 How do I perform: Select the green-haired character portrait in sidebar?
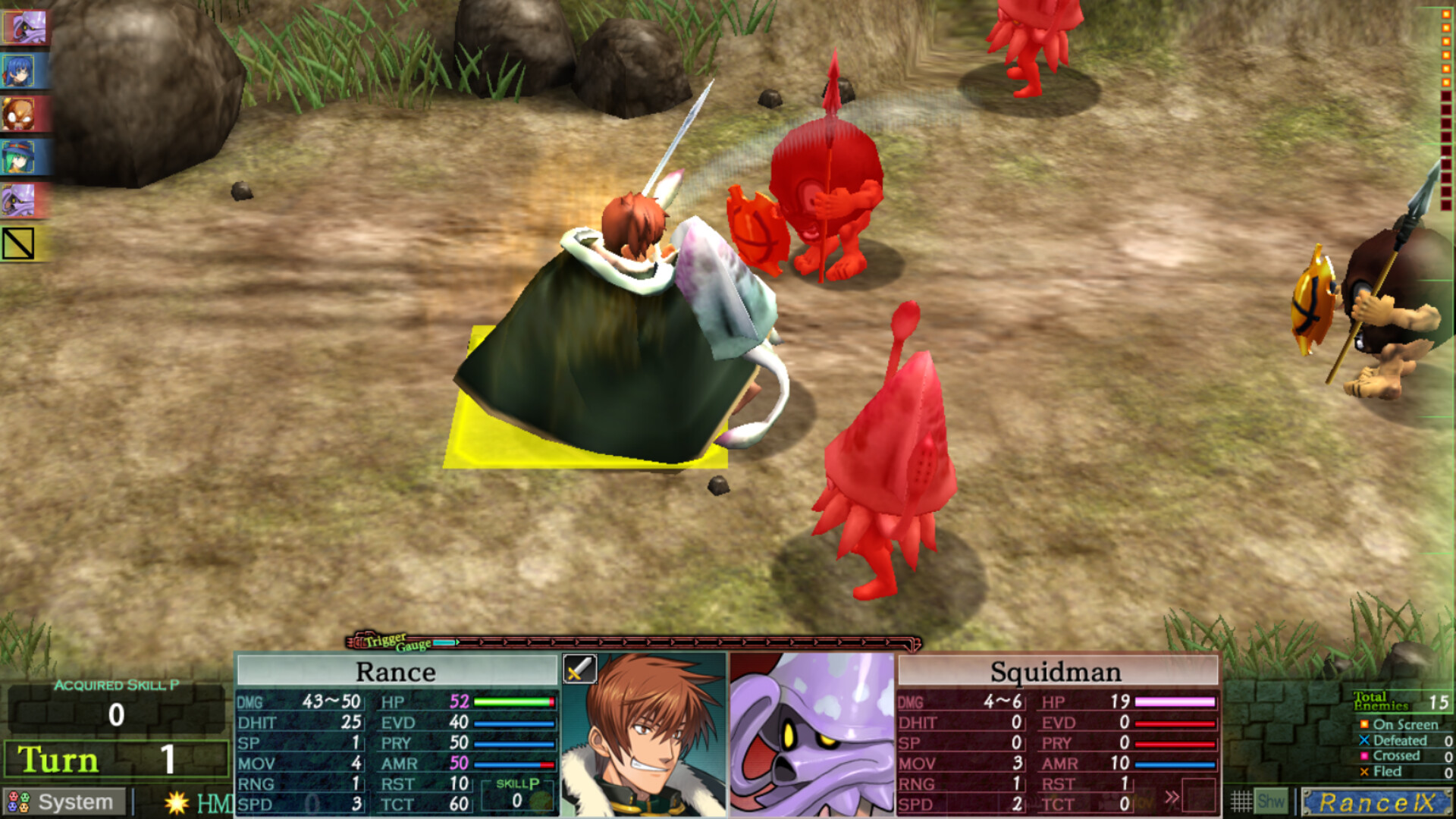[23, 154]
